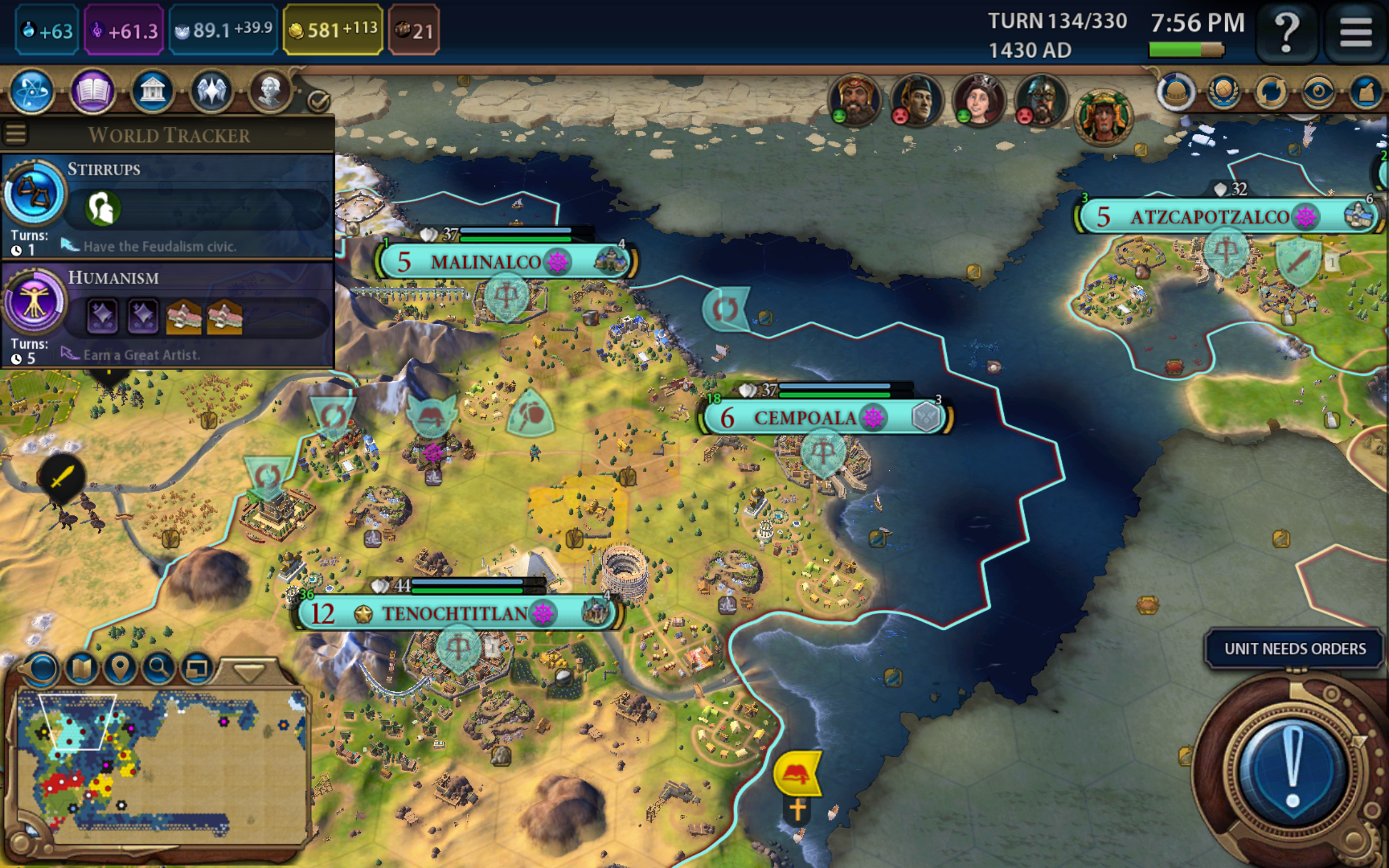Open the World Tracker options menu
Viewport: 1389px width, 868px height.
pos(16,134)
